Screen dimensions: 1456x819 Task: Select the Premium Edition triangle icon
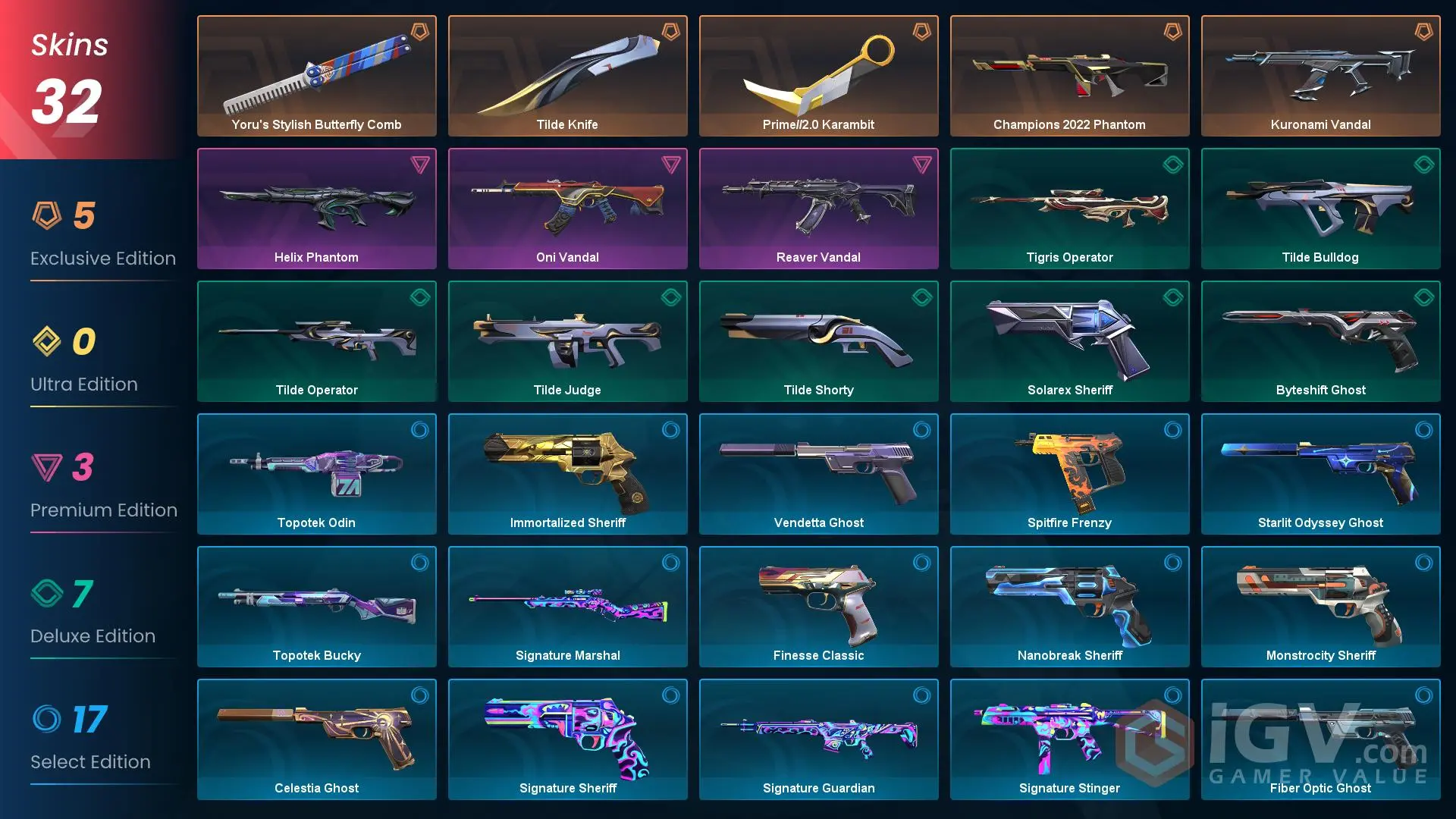tap(47, 468)
